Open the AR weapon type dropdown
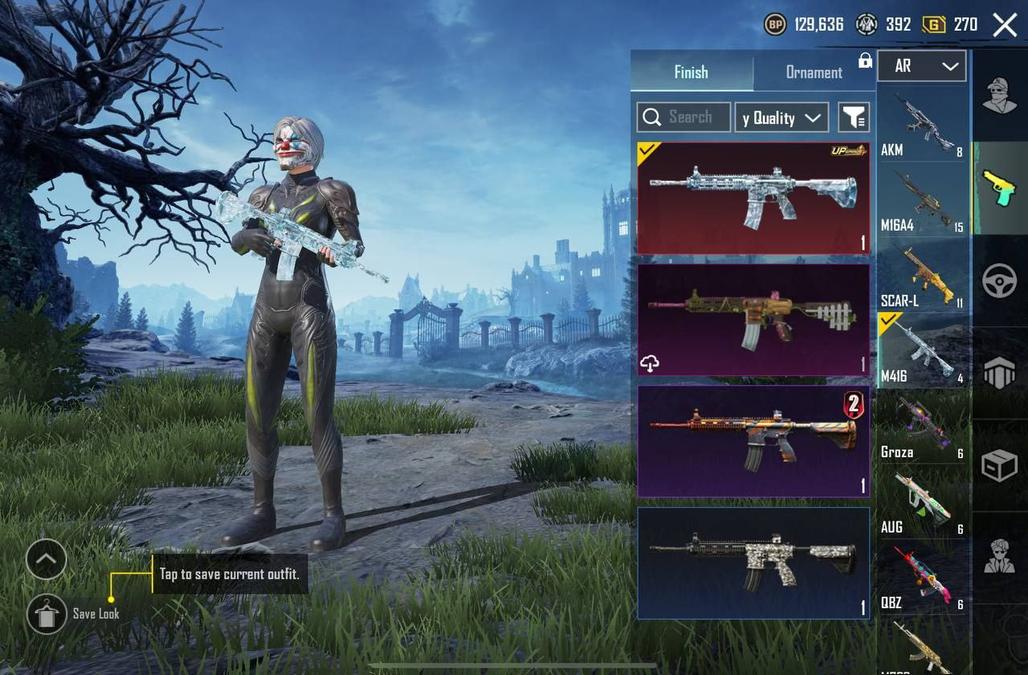This screenshot has width=1028, height=675. [921, 66]
